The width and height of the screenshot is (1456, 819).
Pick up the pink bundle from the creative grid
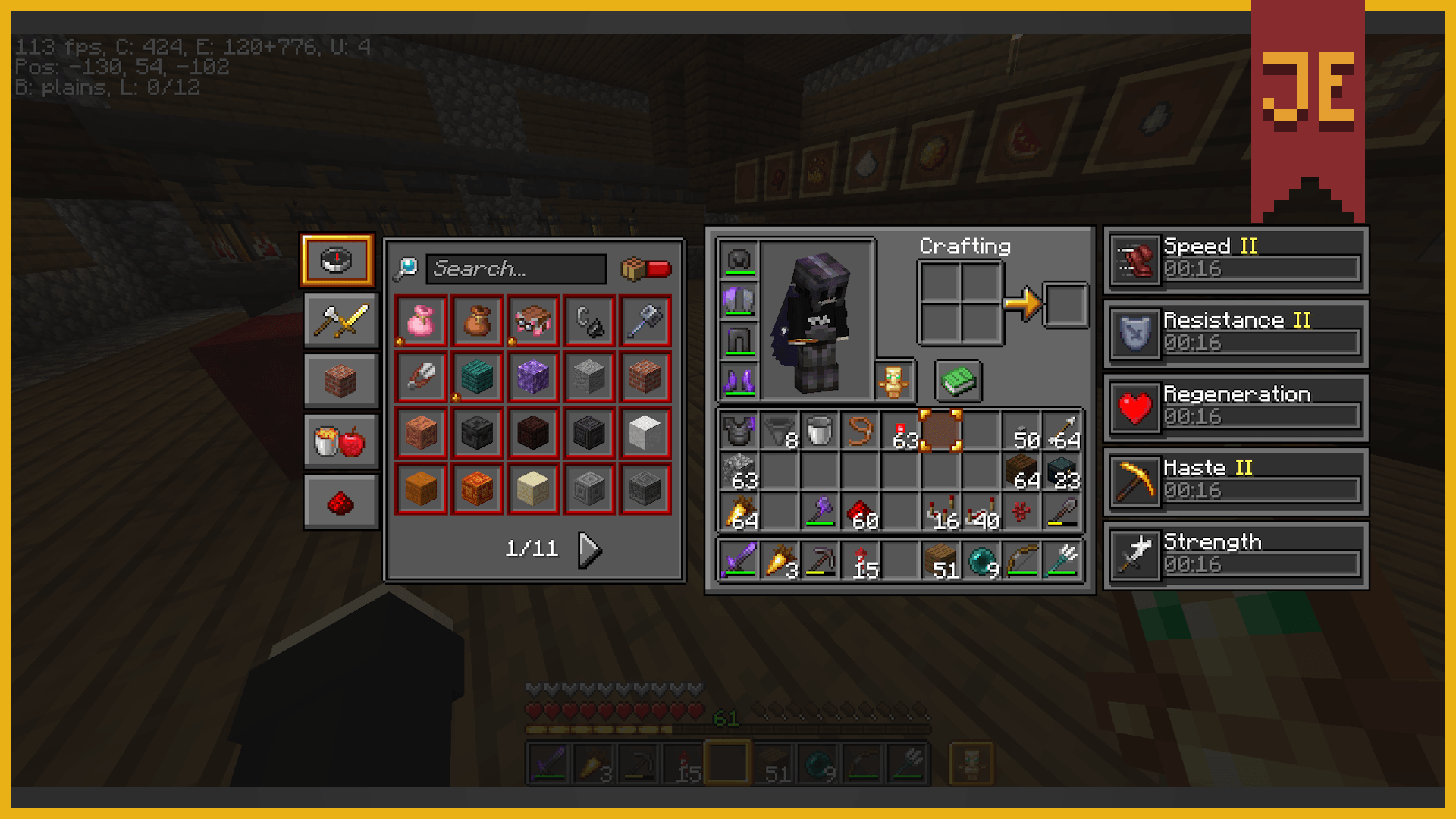[421, 319]
